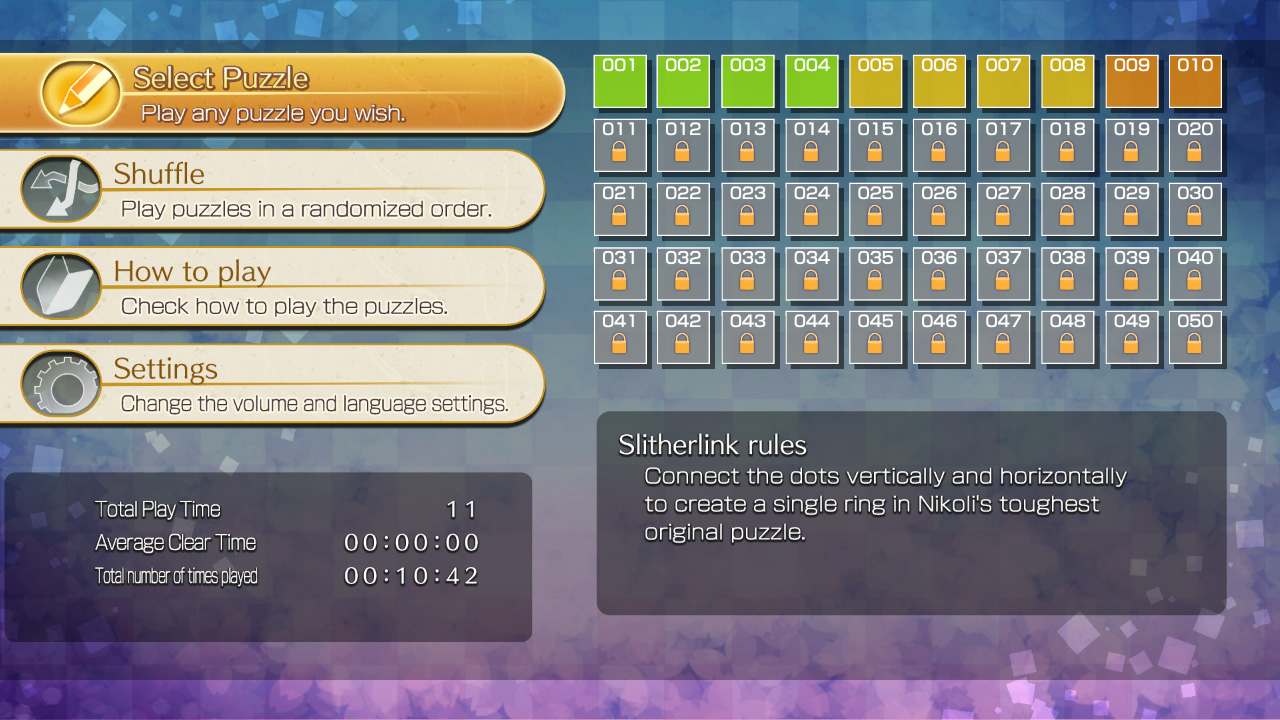Open the How to play section

[280, 287]
